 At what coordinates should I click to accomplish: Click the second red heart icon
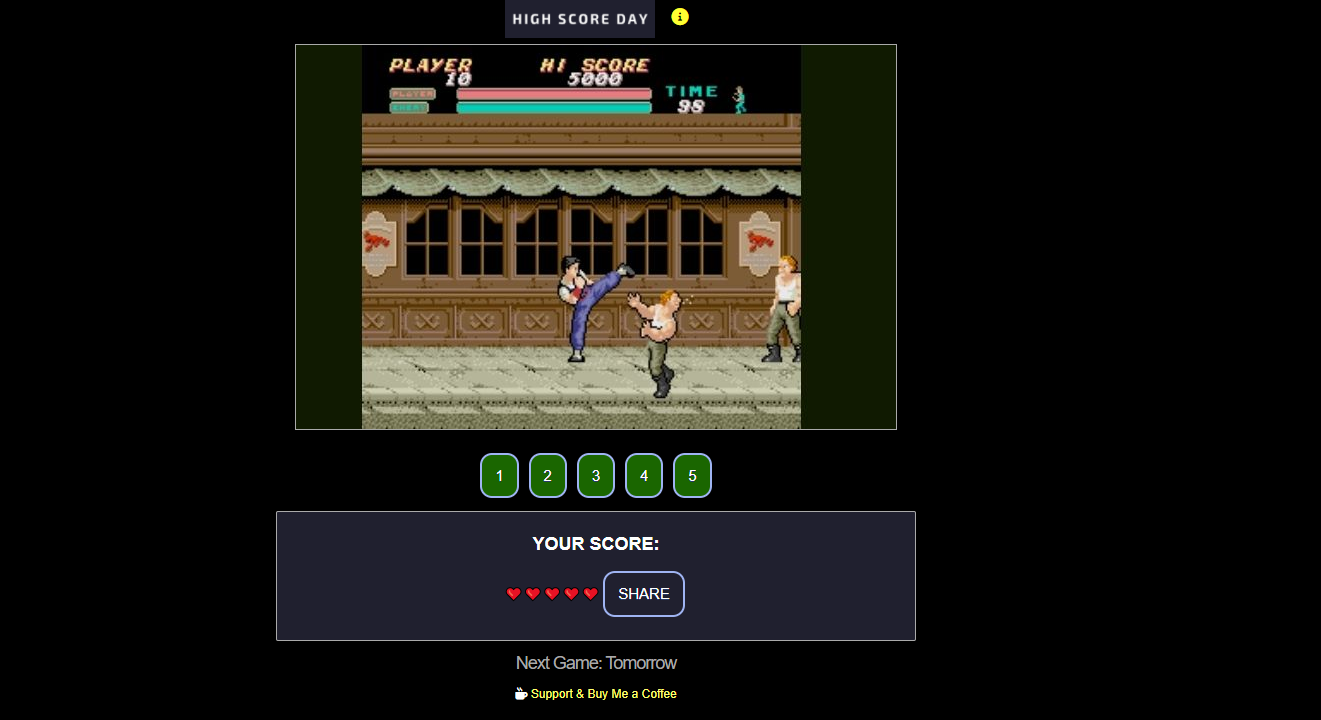point(533,593)
